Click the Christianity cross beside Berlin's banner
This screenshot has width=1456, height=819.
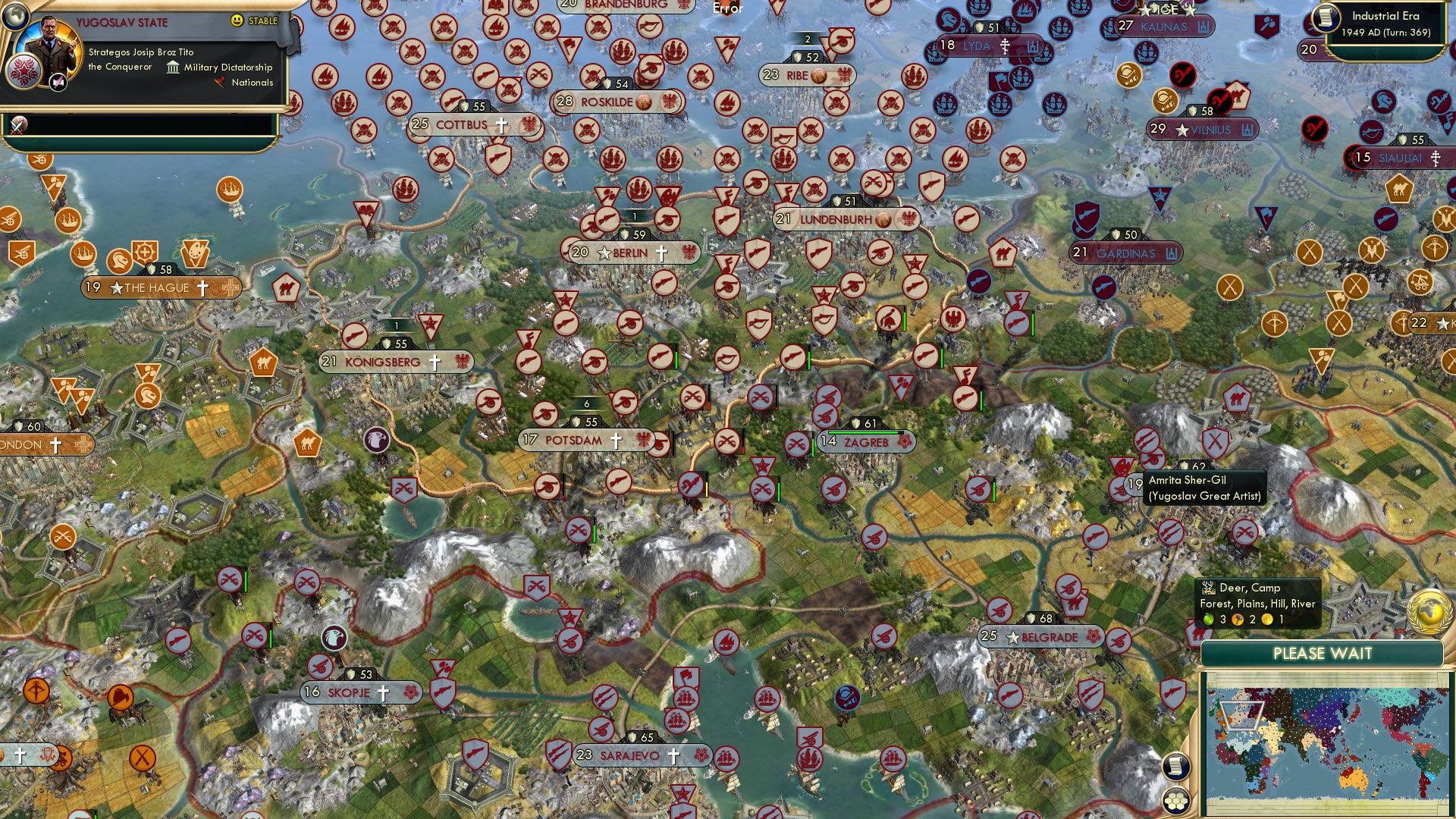(x=661, y=253)
